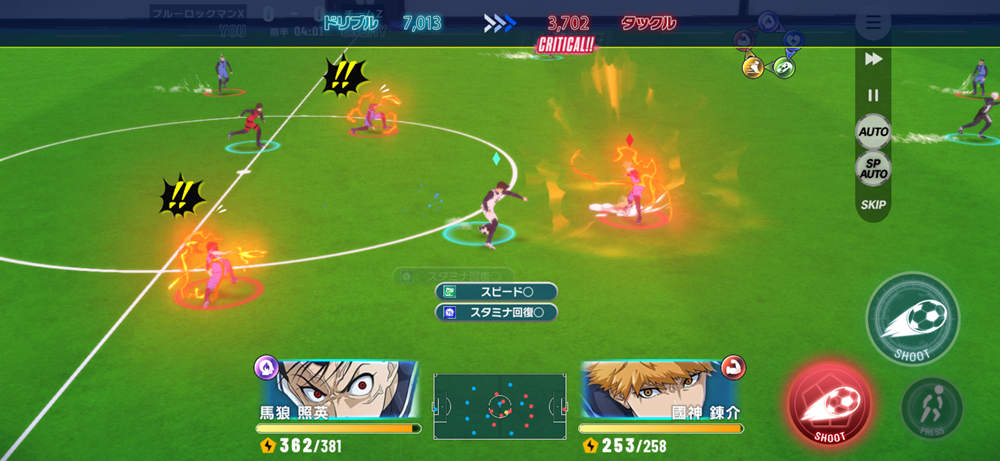Image resolution: width=1000 pixels, height=461 pixels.
Task: Open the hamburger menu
Action: click(873, 22)
